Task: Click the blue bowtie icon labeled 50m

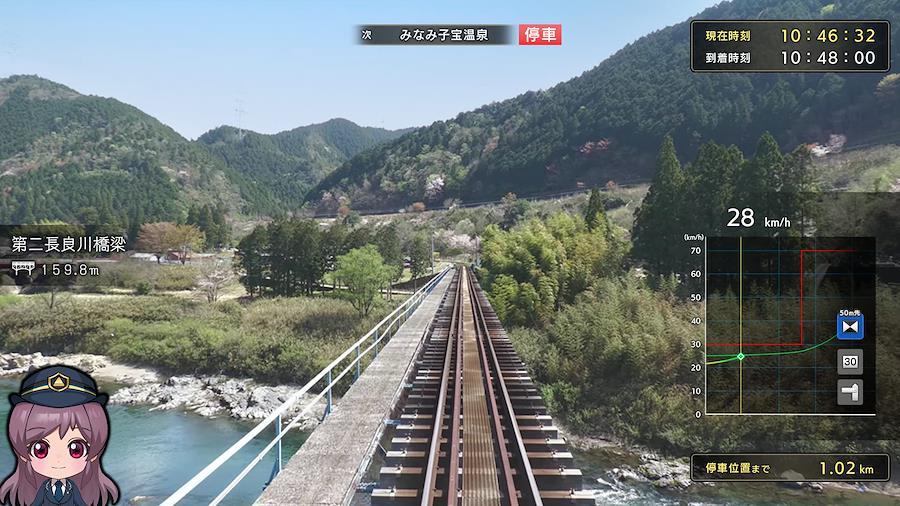Action: tap(850, 327)
